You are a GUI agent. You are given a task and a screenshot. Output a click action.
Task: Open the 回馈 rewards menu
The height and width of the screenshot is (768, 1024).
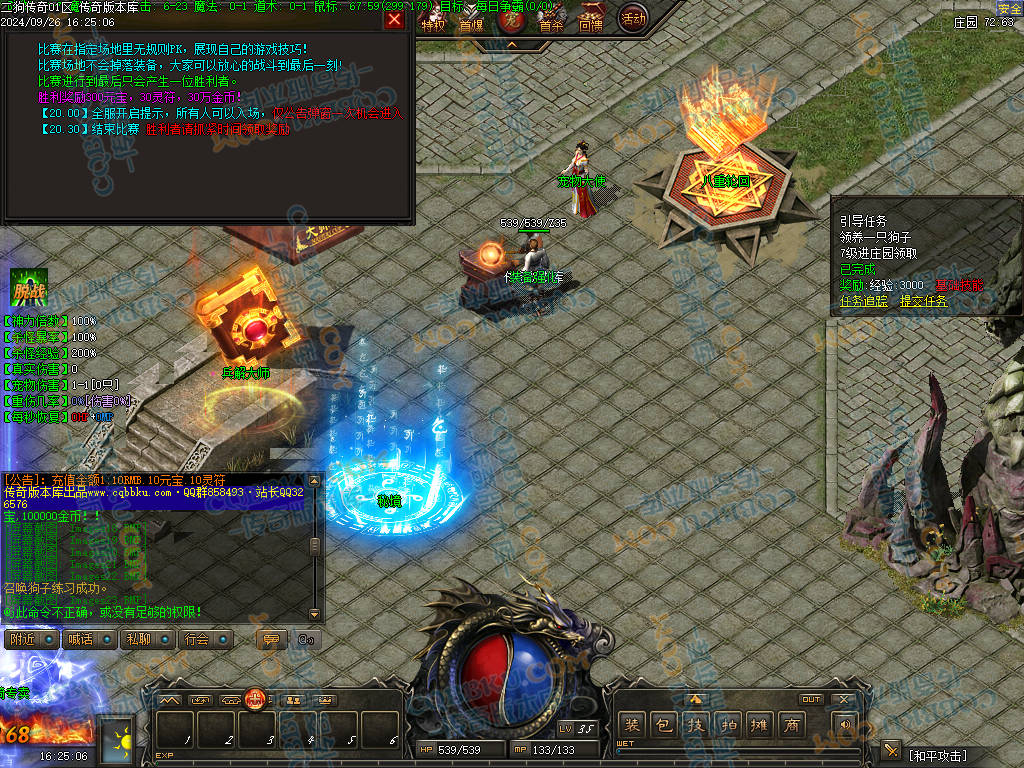pos(591,24)
